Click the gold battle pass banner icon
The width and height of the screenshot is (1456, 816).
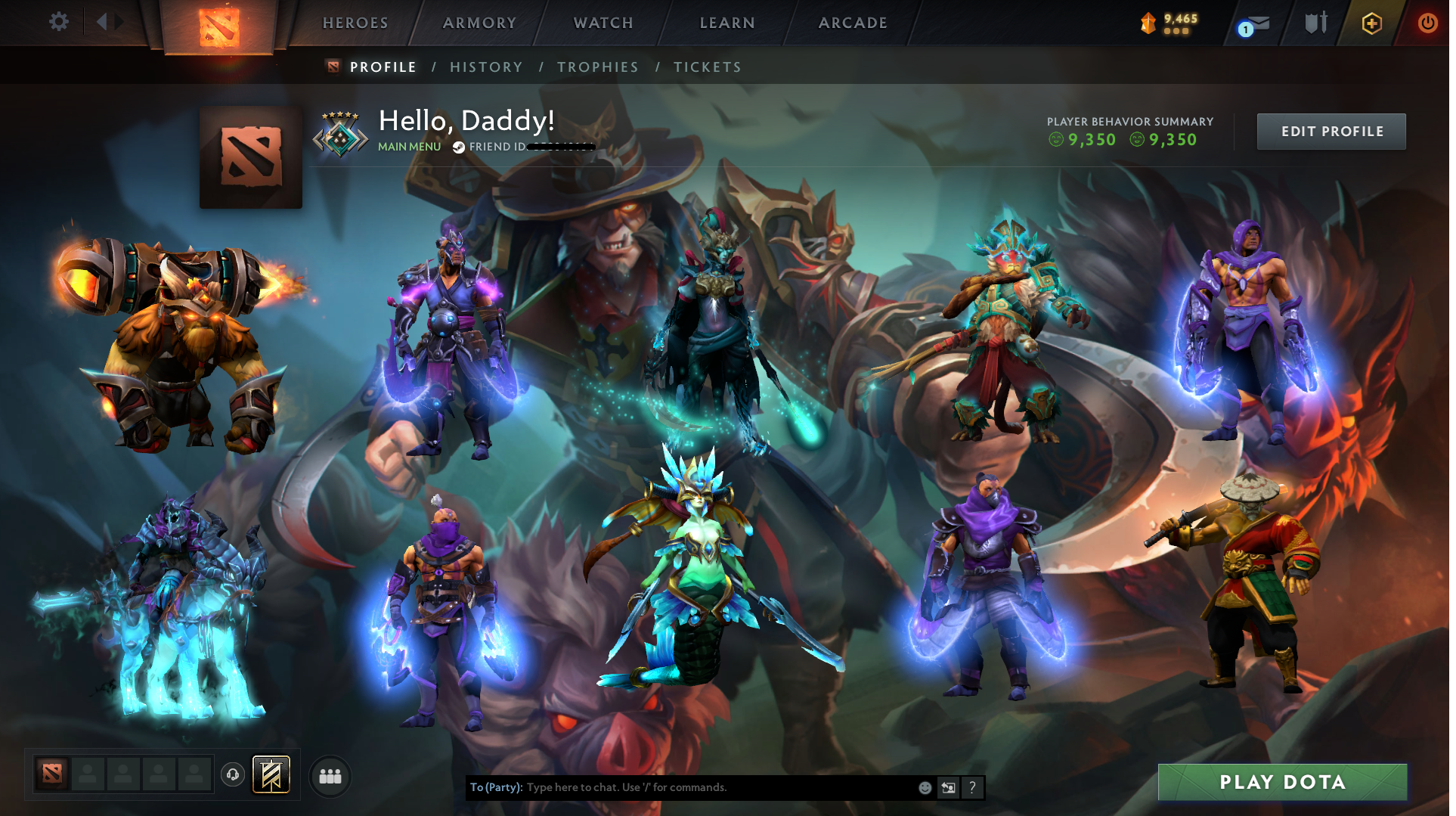(271, 774)
